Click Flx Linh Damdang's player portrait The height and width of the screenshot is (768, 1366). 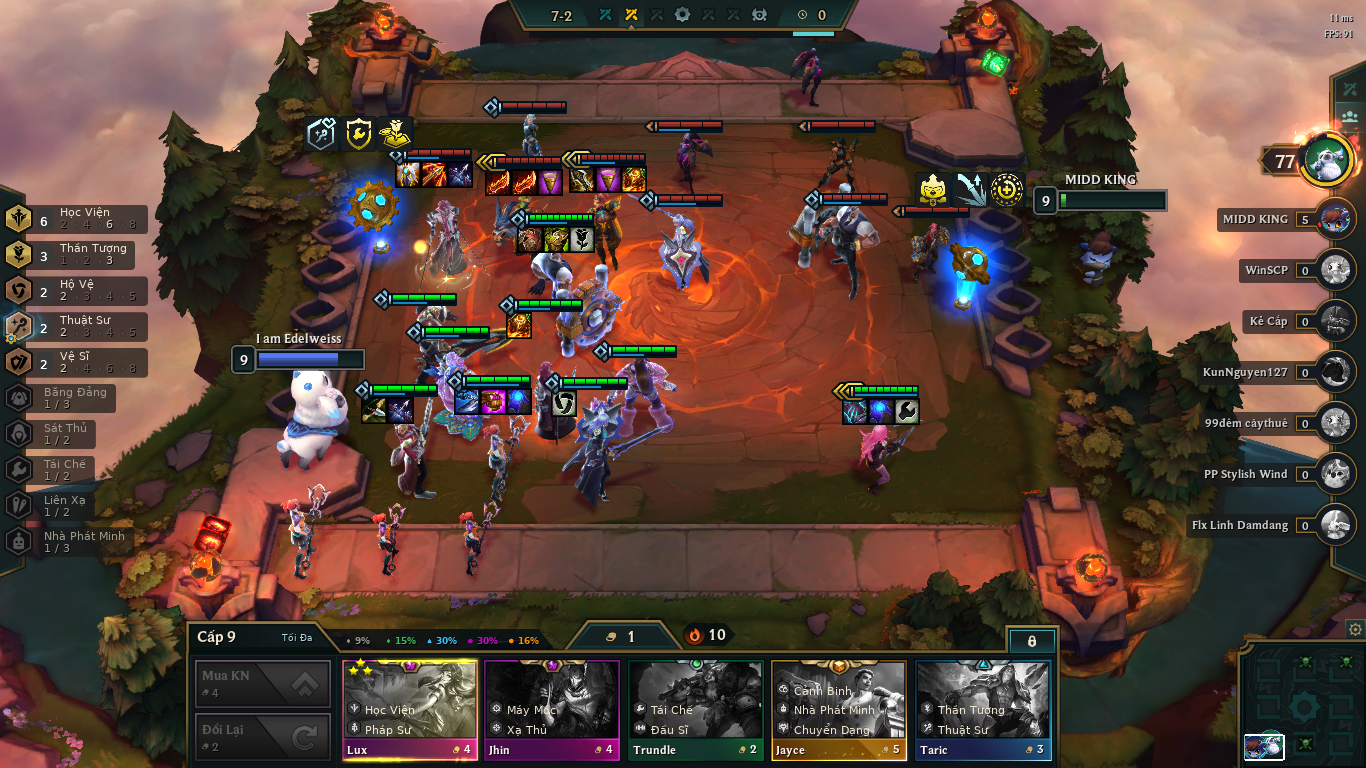[1335, 525]
